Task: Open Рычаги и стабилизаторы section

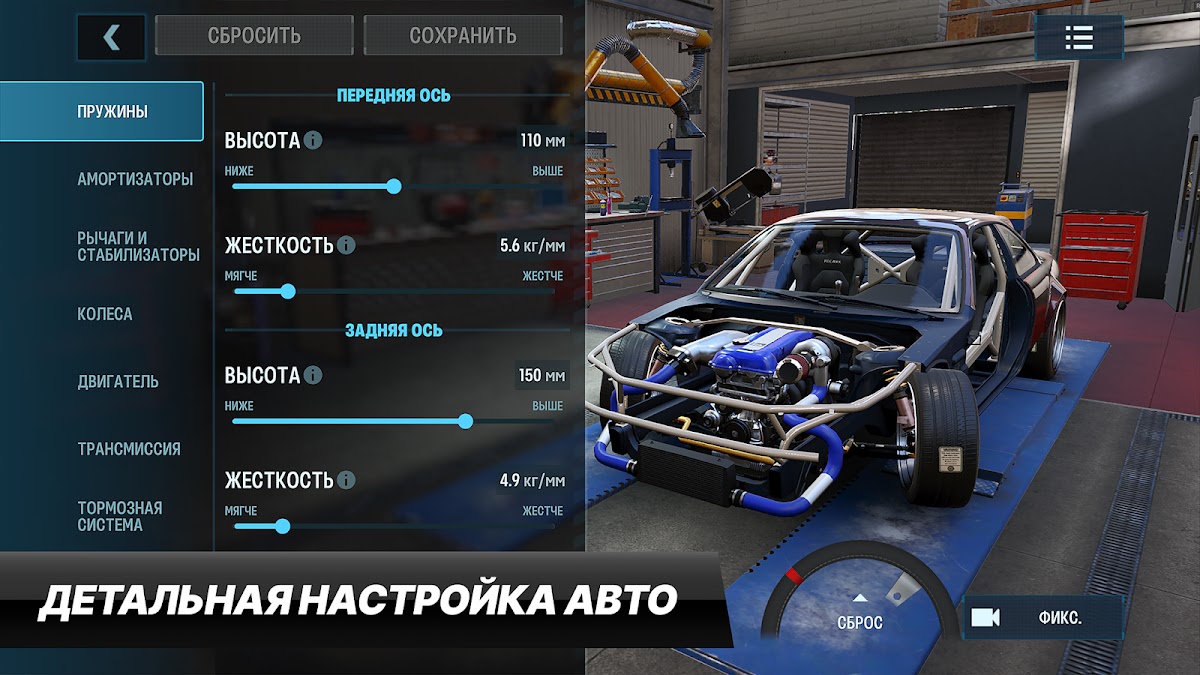Action: [138, 246]
